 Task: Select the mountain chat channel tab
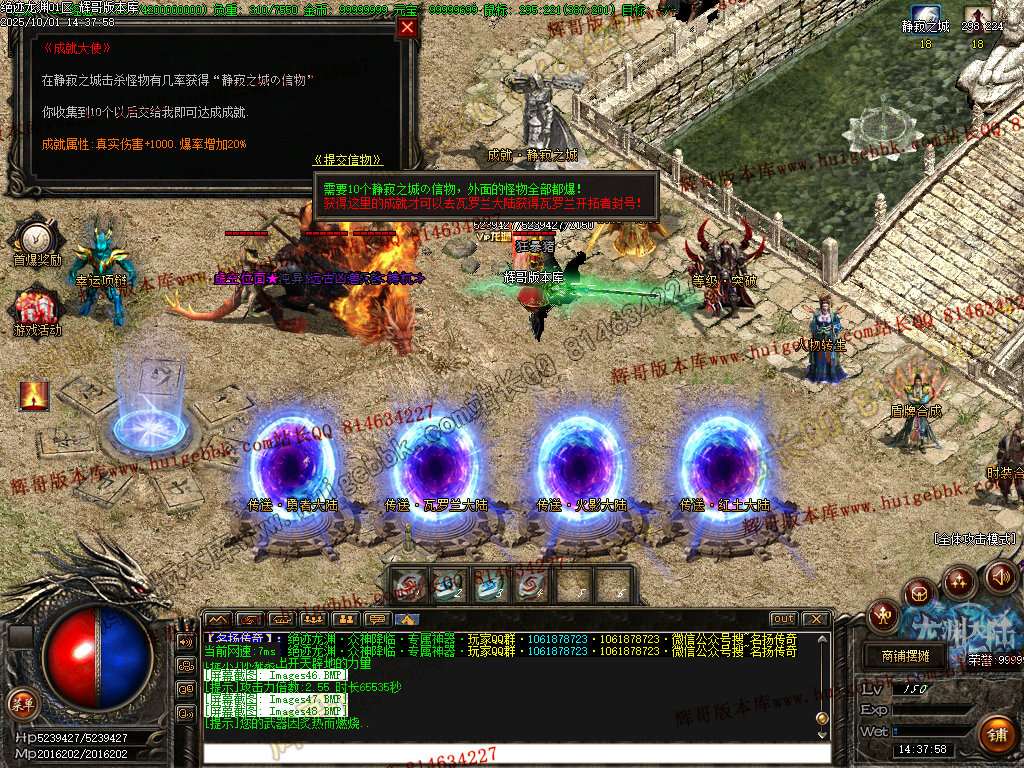(218, 619)
